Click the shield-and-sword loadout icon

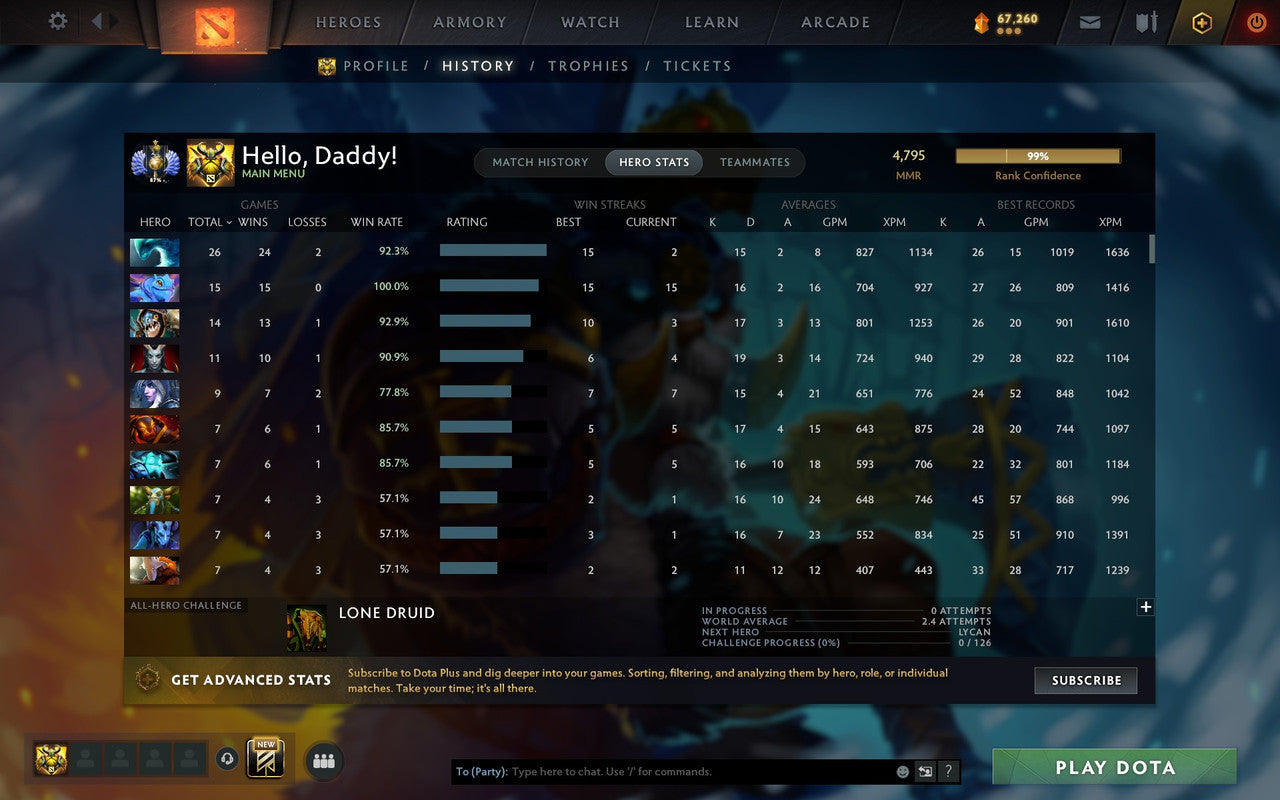pyautogui.click(x=1145, y=22)
